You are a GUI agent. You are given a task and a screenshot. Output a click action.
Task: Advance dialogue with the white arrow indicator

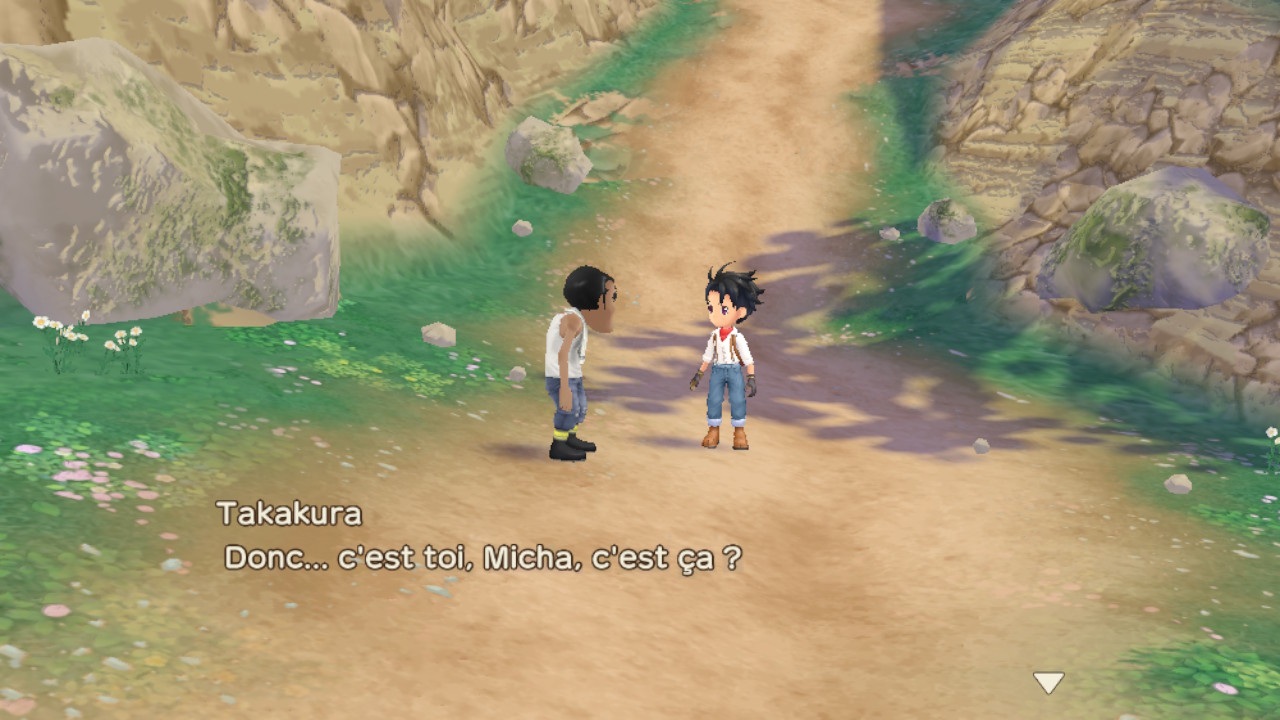pos(1048,682)
